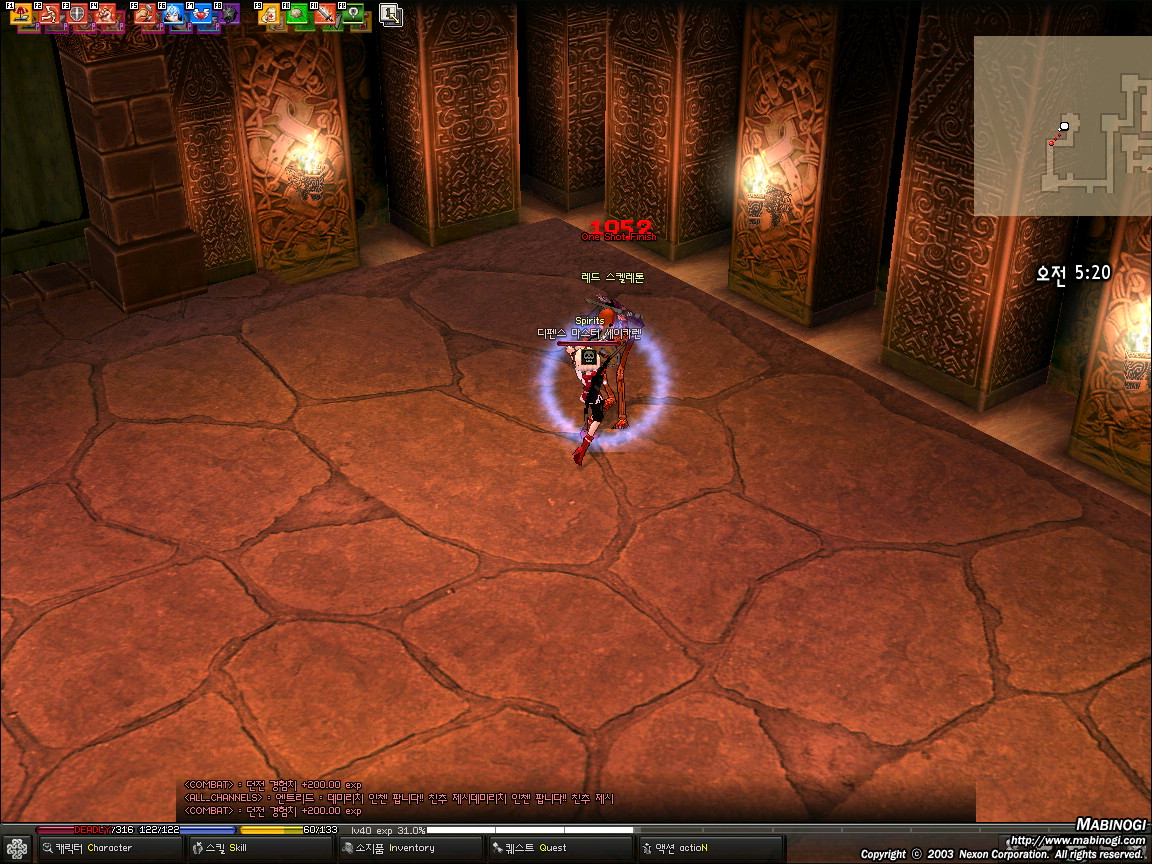Screen dimensions: 1152x864
Task: Click the Celtic knot main menu button
Action: (x=16, y=848)
